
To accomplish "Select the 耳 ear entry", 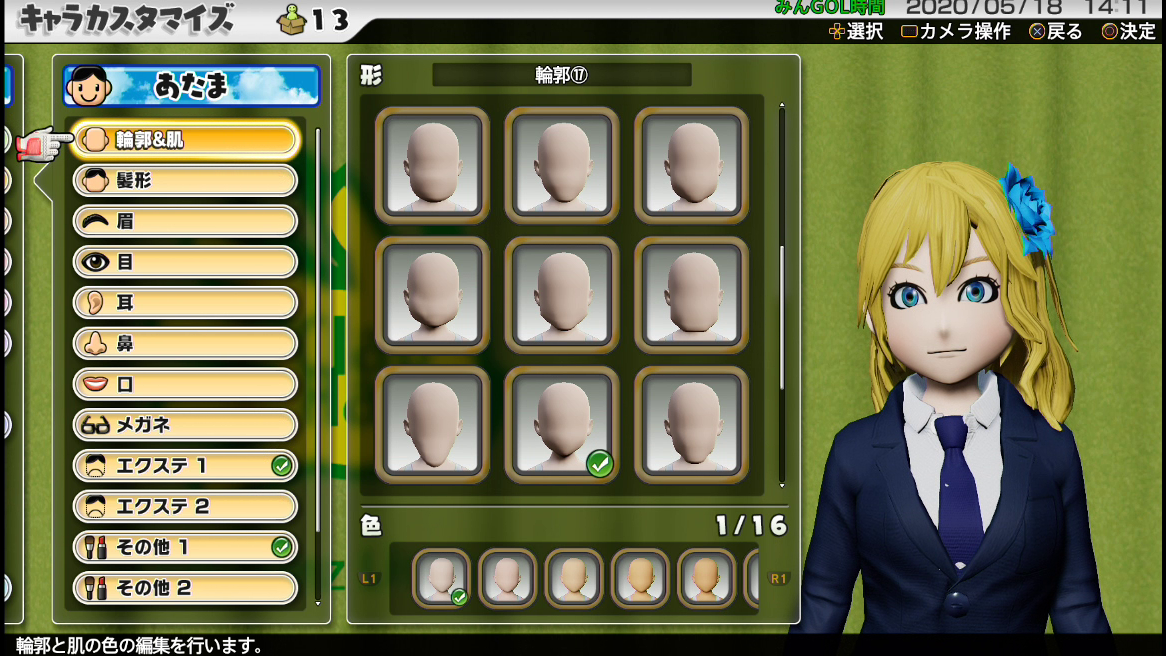I will coord(186,303).
